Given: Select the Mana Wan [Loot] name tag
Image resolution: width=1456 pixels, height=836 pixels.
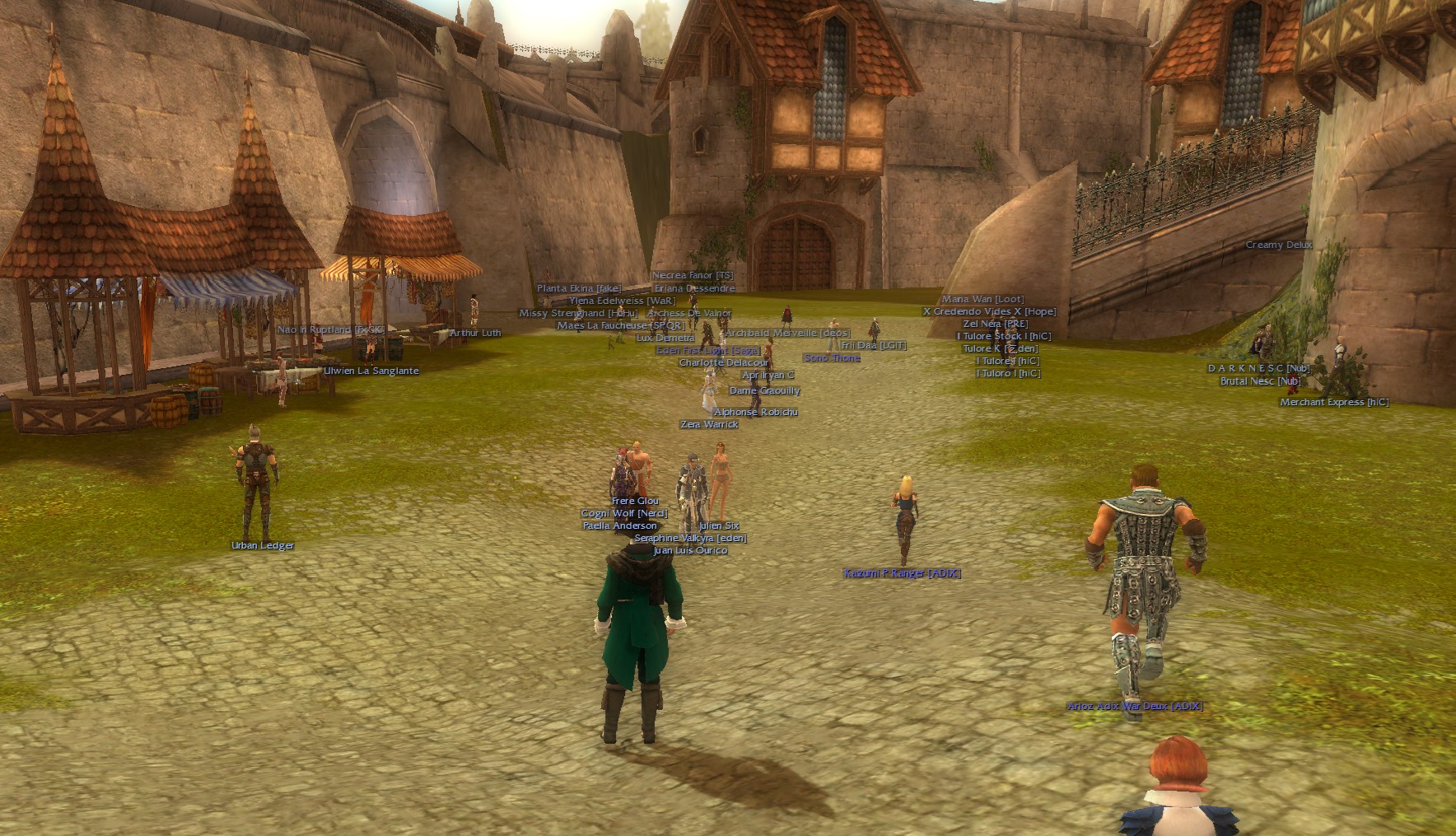Looking at the screenshot, I should pyautogui.click(x=982, y=300).
